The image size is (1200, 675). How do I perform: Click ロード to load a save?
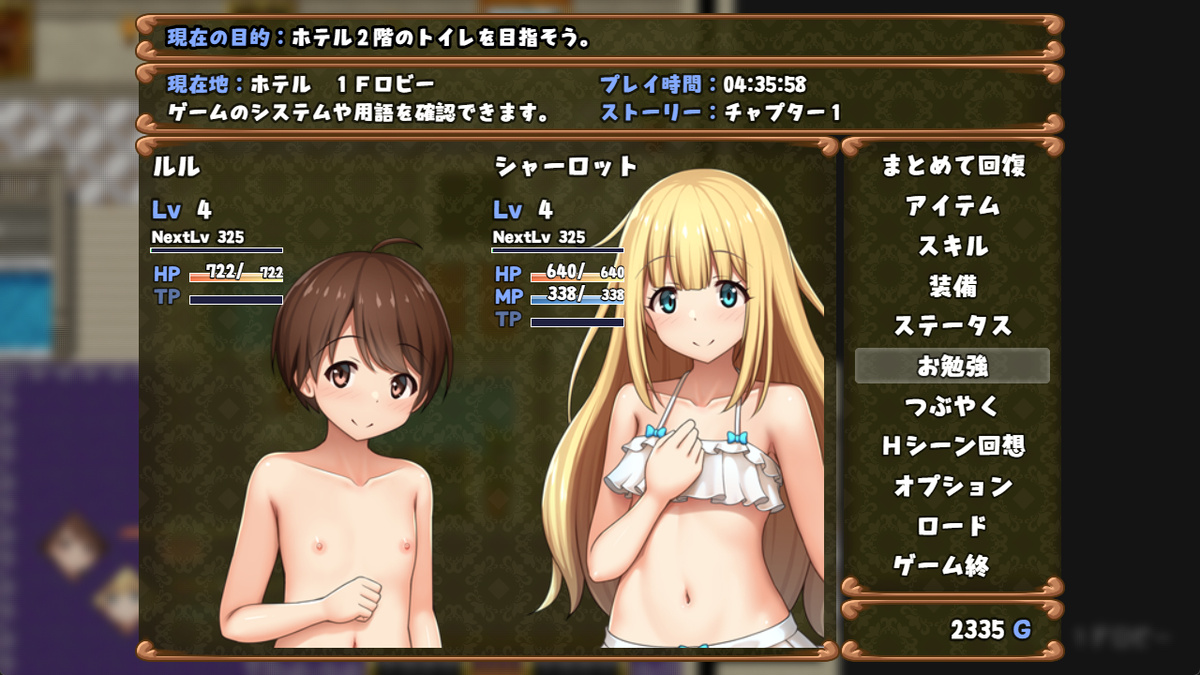point(952,526)
